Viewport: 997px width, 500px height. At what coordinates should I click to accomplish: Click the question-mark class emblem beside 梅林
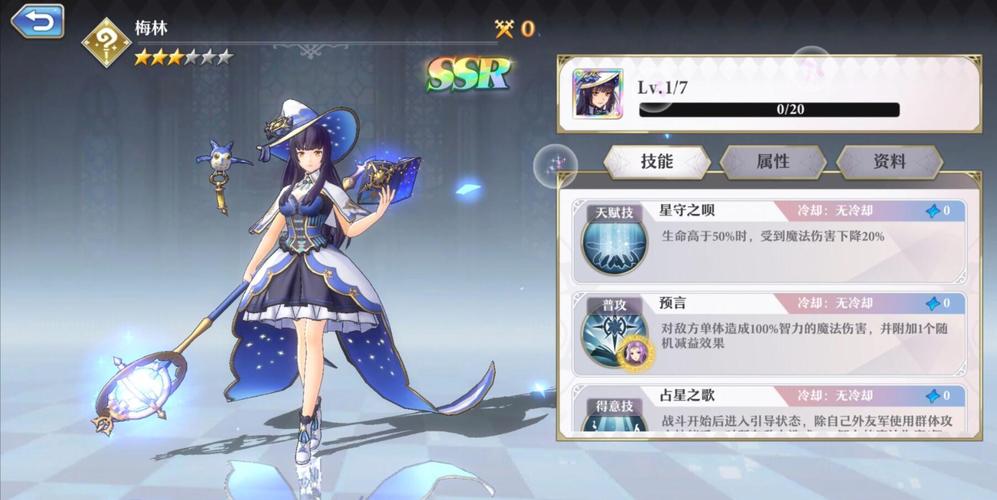(x=107, y=40)
